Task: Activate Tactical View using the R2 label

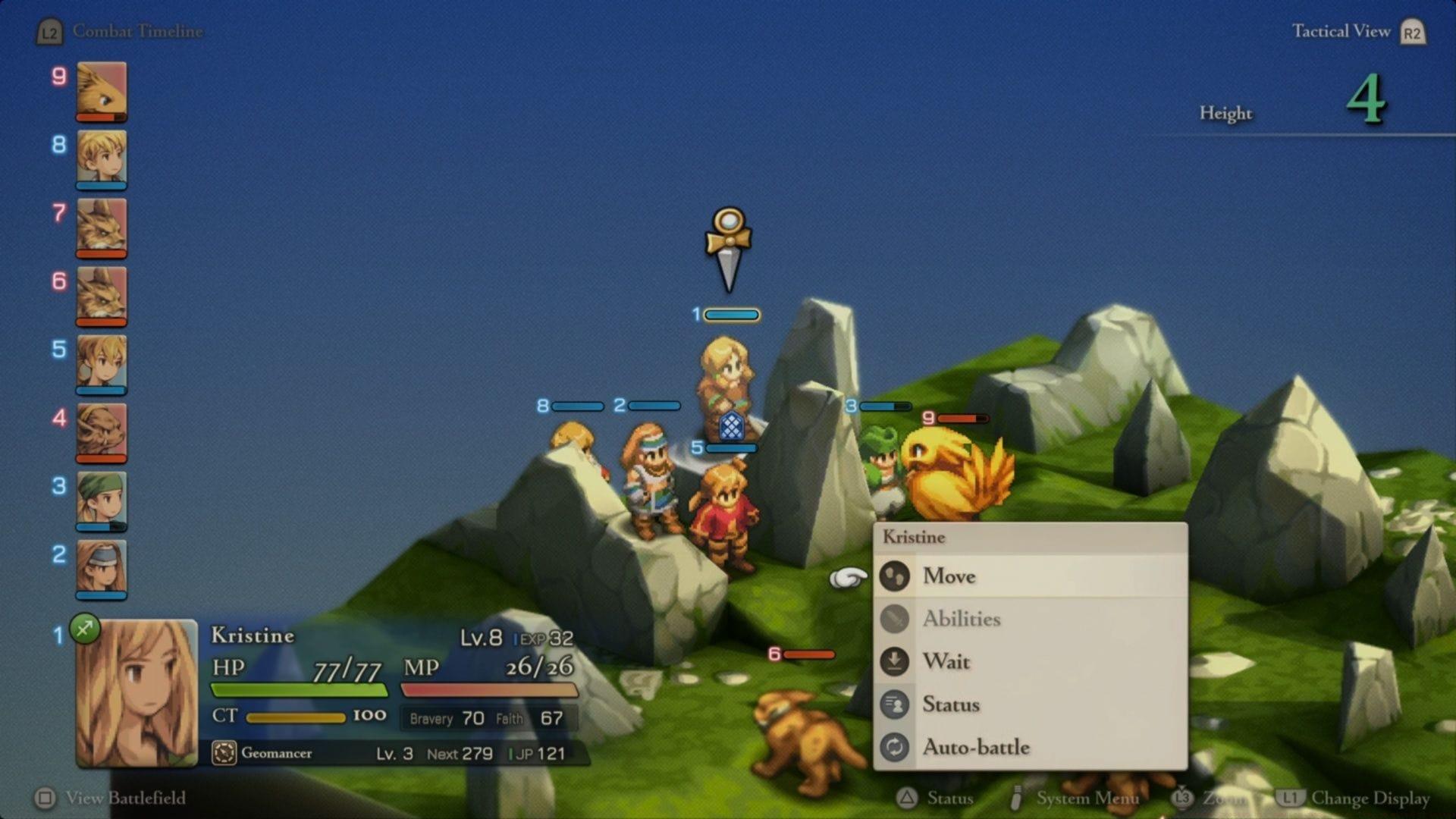Action: [x=1410, y=32]
